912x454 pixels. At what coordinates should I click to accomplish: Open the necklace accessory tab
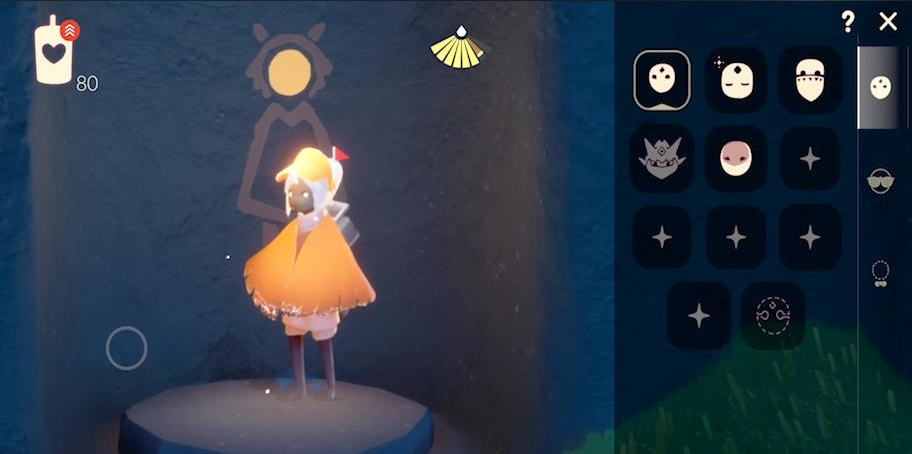point(881,272)
